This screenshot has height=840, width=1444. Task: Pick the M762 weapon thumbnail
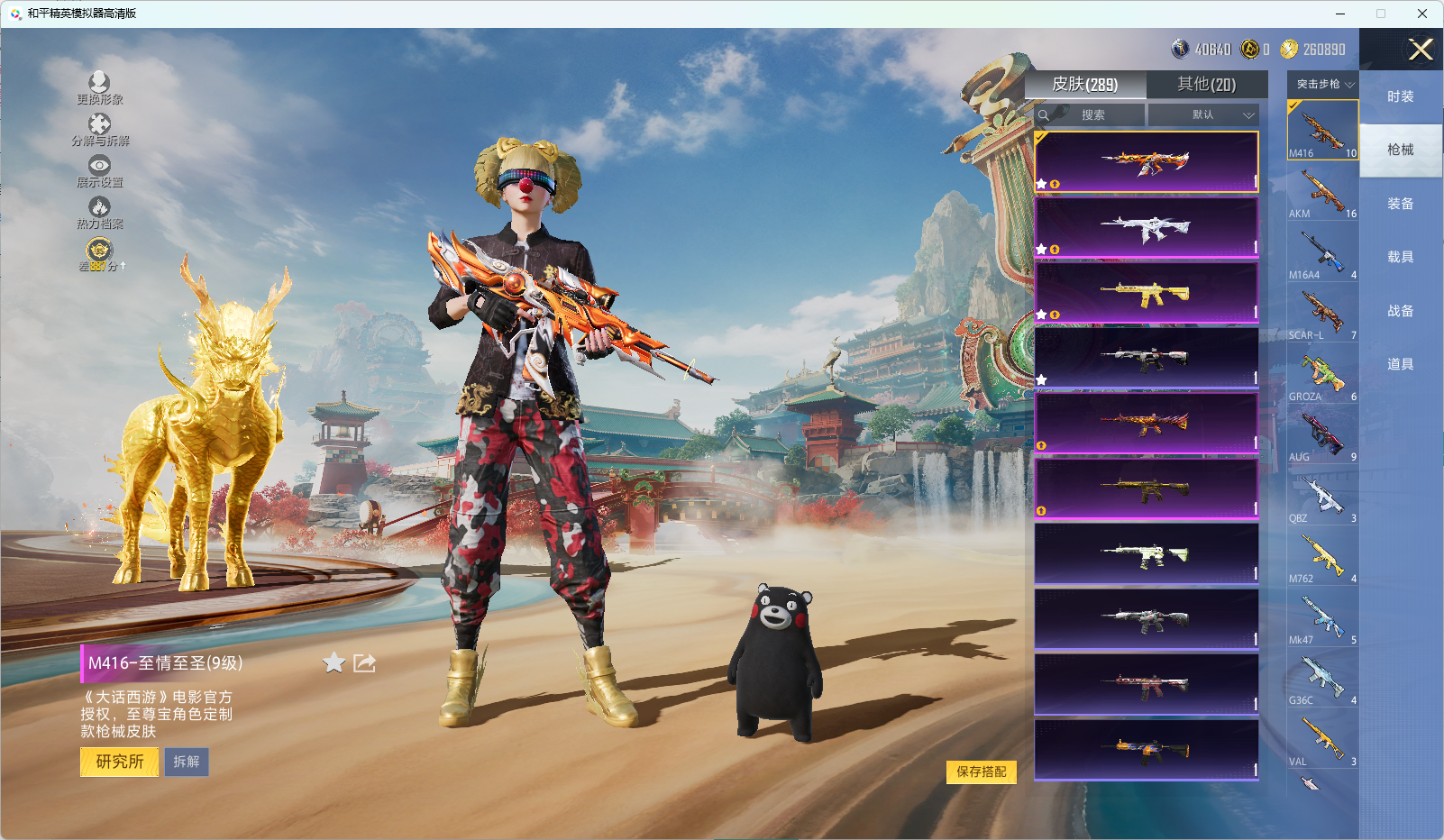(1322, 556)
